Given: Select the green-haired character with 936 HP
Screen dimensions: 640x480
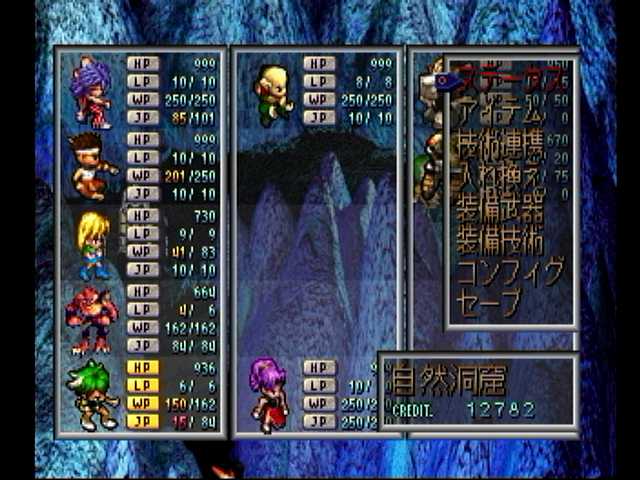Looking at the screenshot, I should (92, 395).
